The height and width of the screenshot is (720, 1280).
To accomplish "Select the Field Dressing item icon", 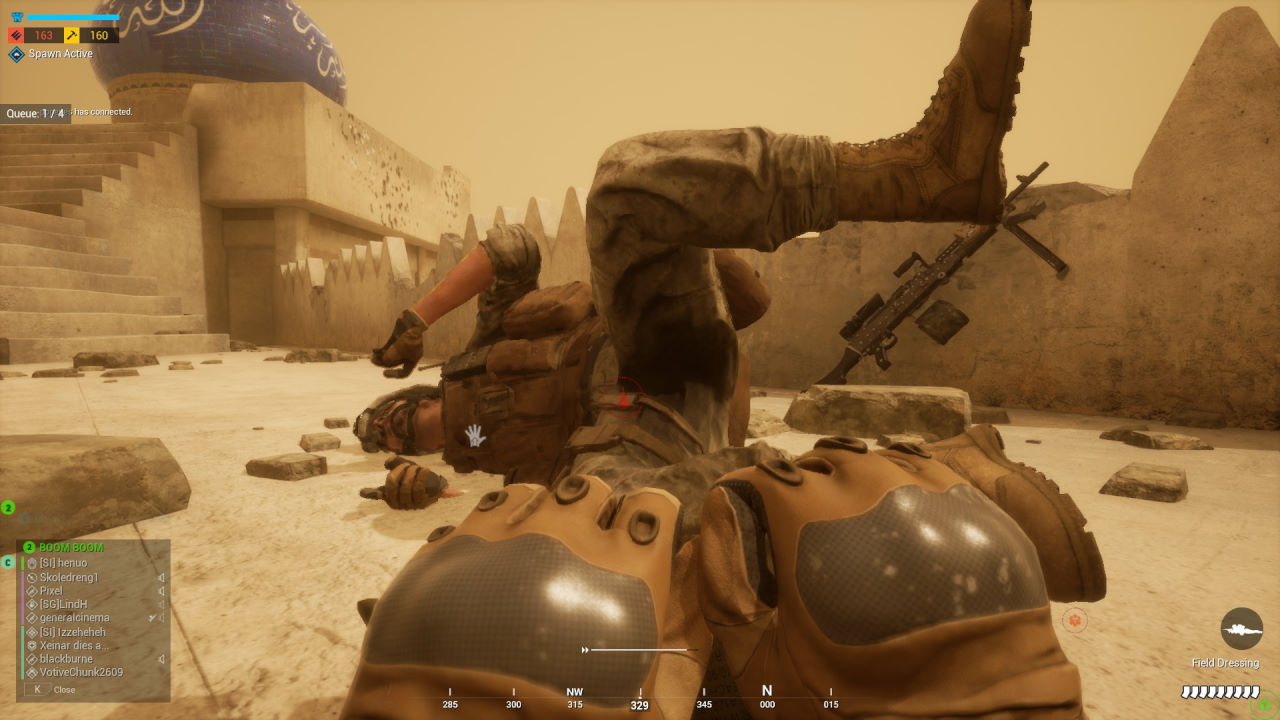I will (1241, 628).
